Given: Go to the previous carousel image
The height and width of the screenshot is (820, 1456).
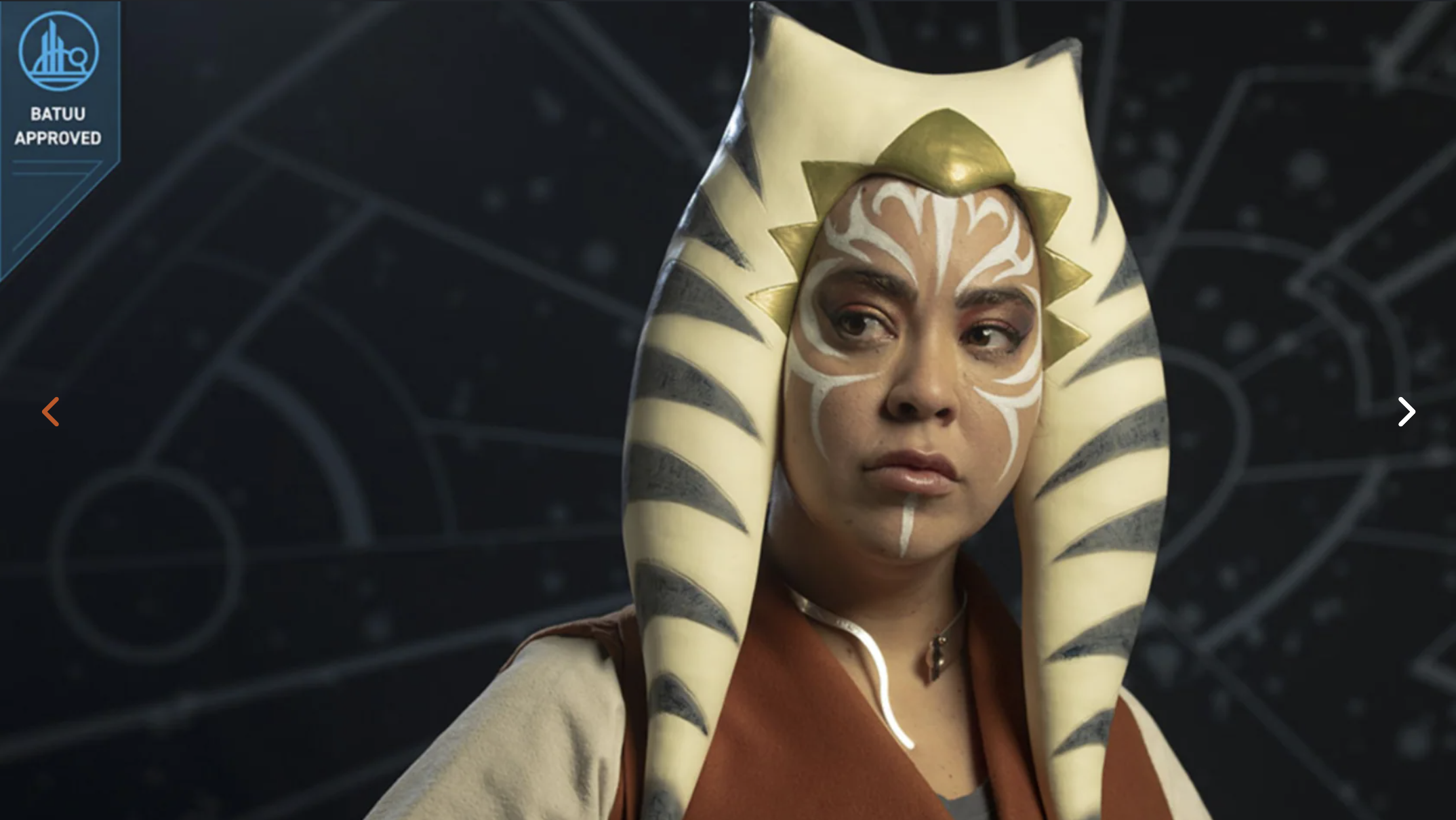Looking at the screenshot, I should click(51, 411).
